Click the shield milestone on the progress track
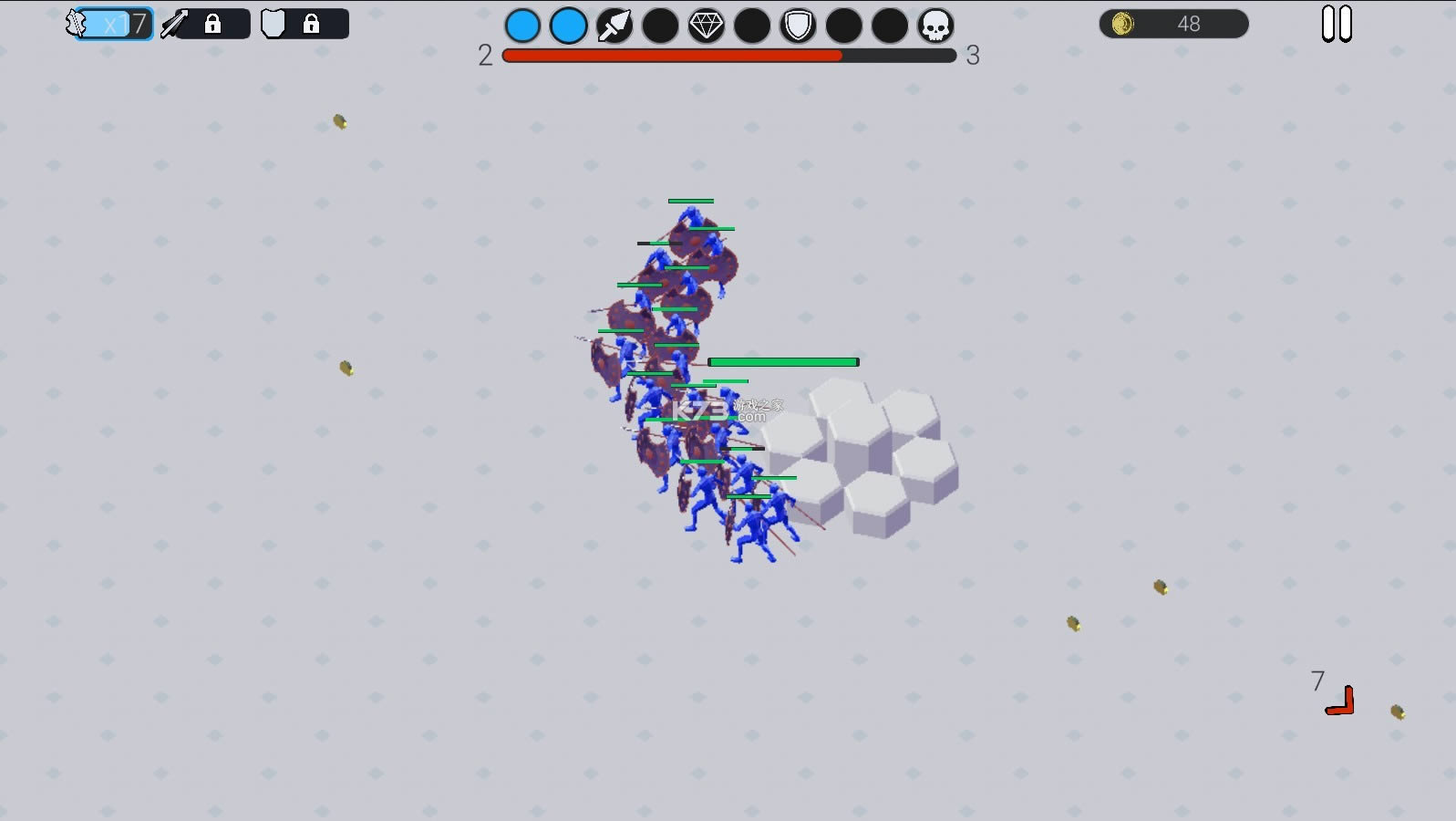The image size is (1456, 821). pyautogui.click(x=799, y=26)
